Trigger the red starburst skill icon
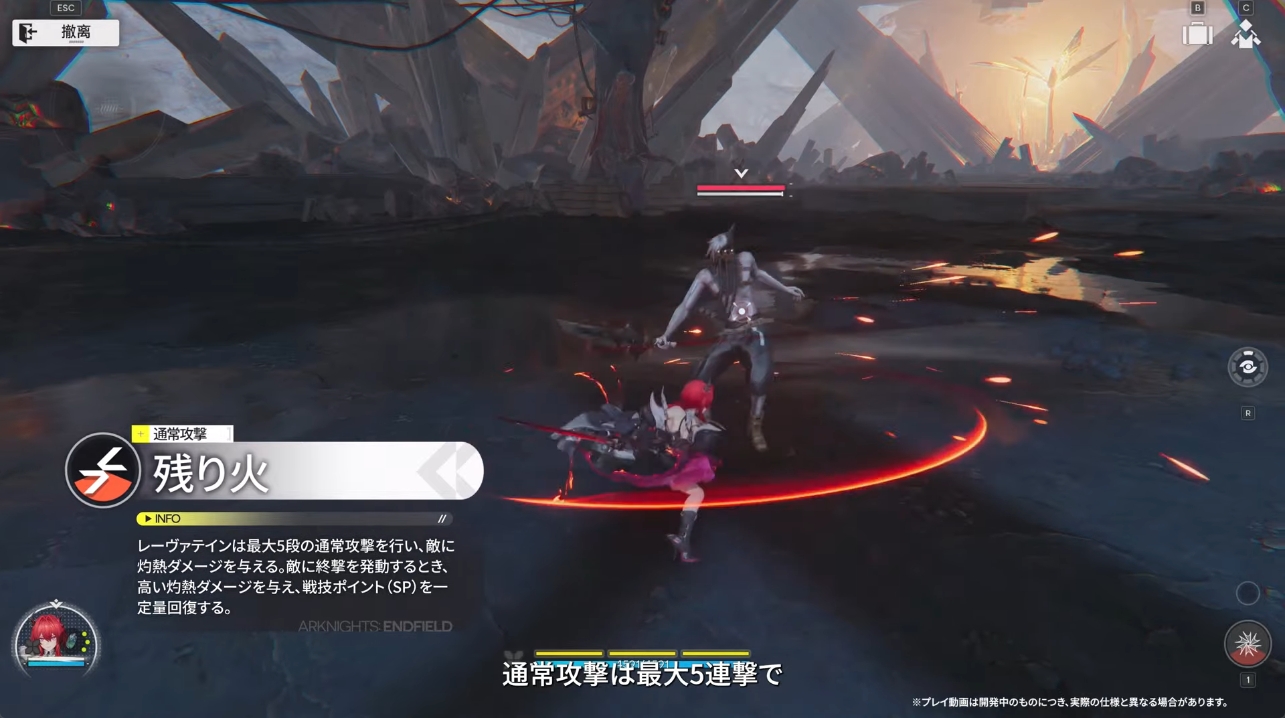 (1247, 643)
